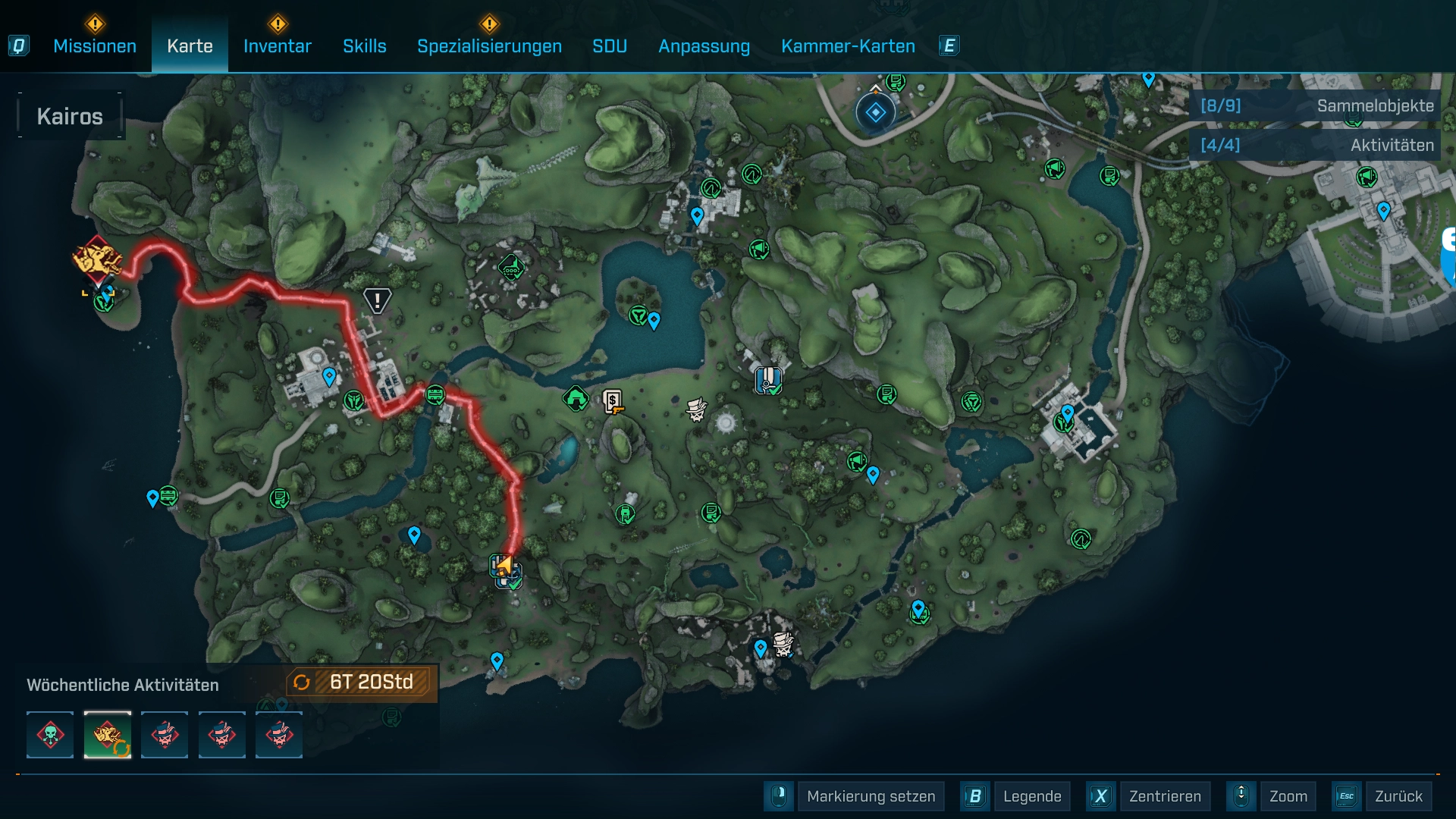Click the Sammelobjekte collectibles counter
The width and height of the screenshot is (1456, 819).
[x=1316, y=106]
